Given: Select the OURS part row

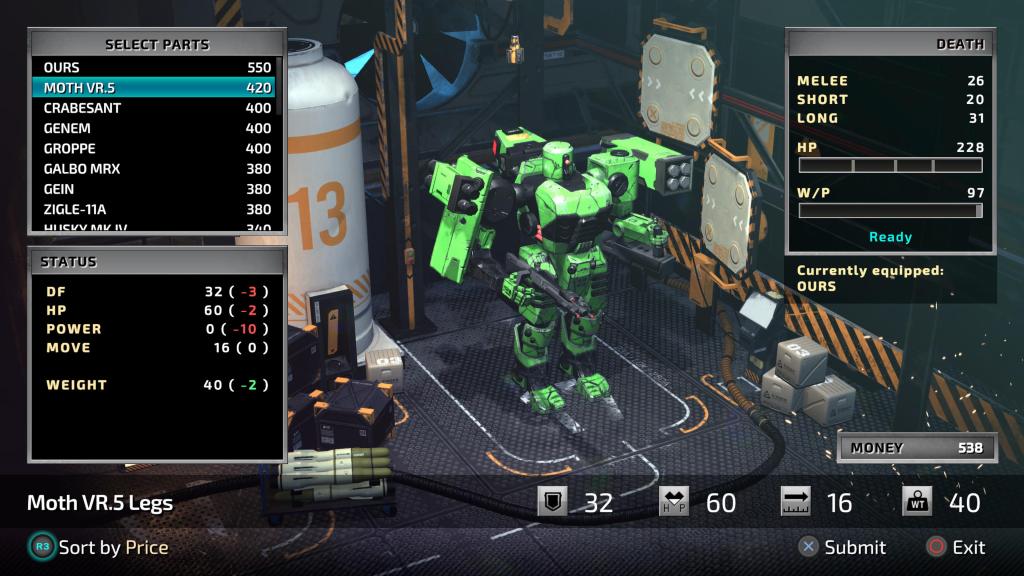Looking at the screenshot, I should point(157,68).
